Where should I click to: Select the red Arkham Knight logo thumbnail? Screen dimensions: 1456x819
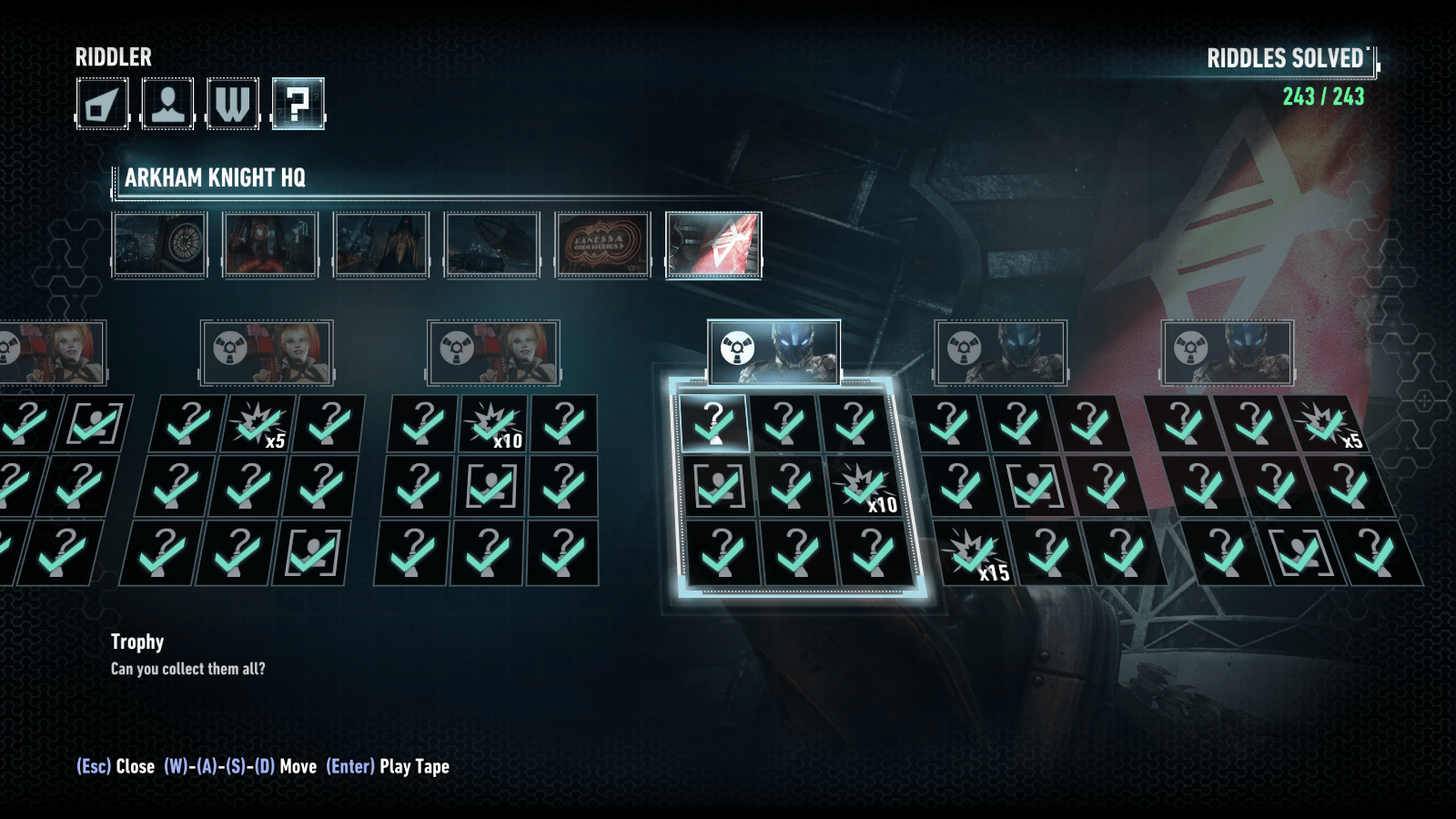click(x=713, y=244)
